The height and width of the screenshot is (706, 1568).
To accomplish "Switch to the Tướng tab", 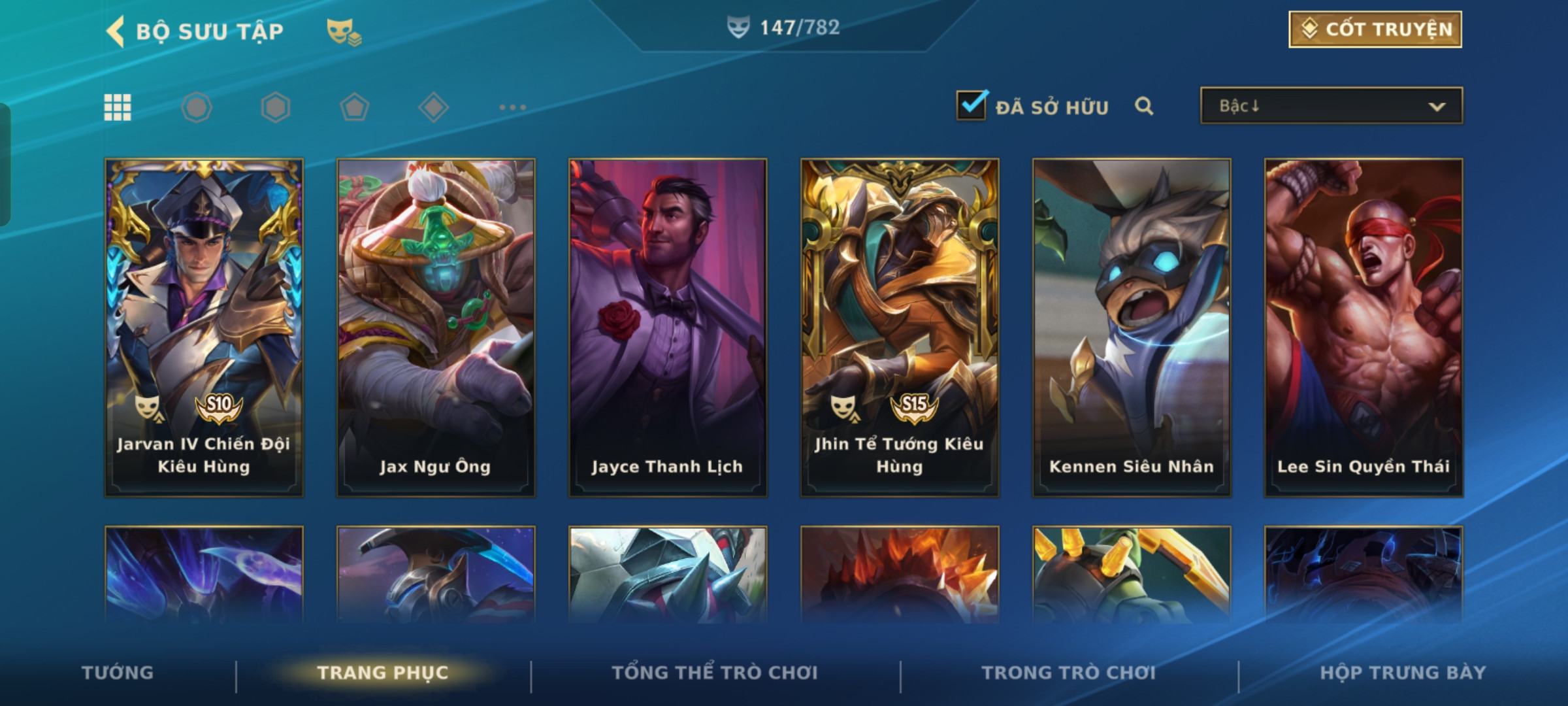I will point(118,673).
